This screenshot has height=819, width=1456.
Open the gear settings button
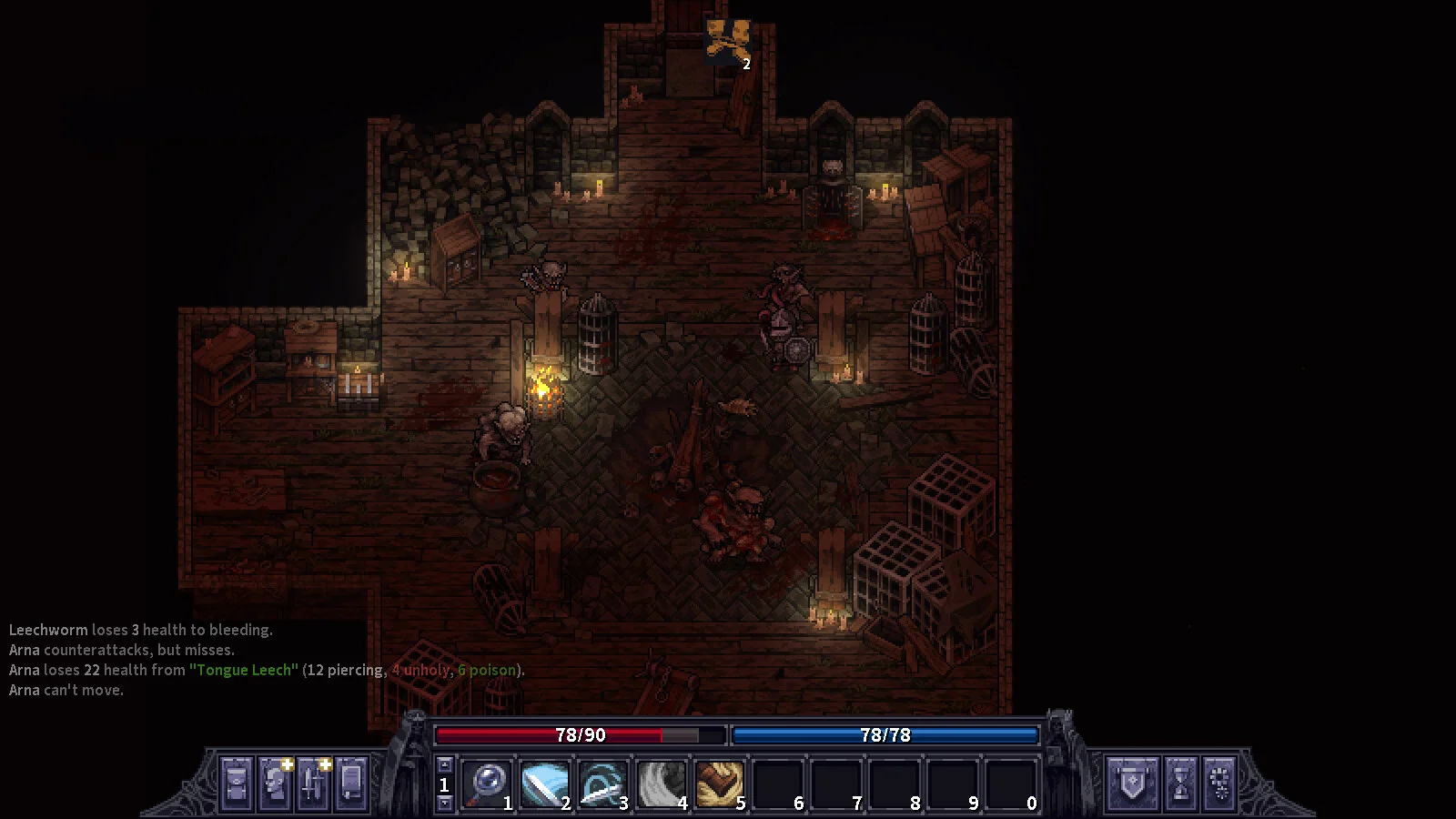click(x=1221, y=783)
